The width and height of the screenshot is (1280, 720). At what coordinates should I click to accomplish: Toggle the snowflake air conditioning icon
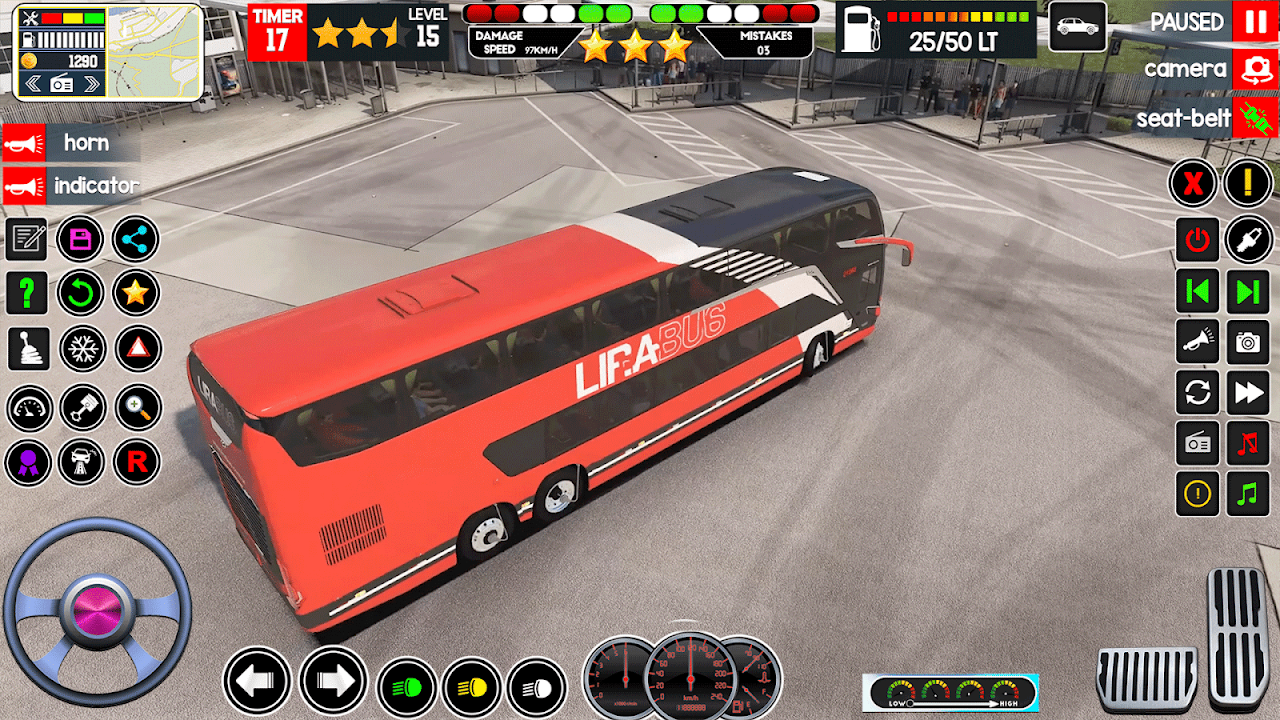81,348
